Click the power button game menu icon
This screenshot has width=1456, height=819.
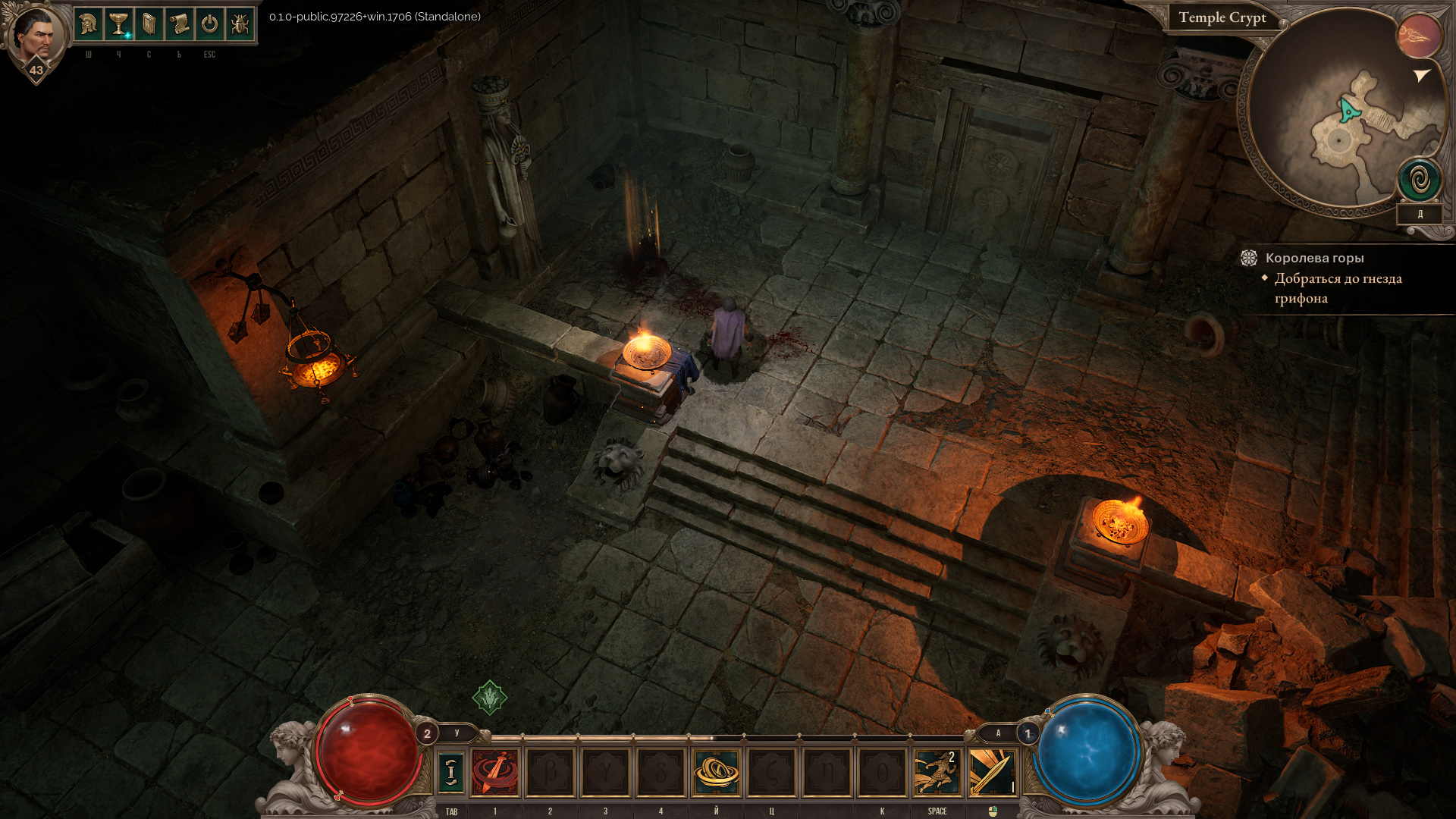[x=209, y=25]
